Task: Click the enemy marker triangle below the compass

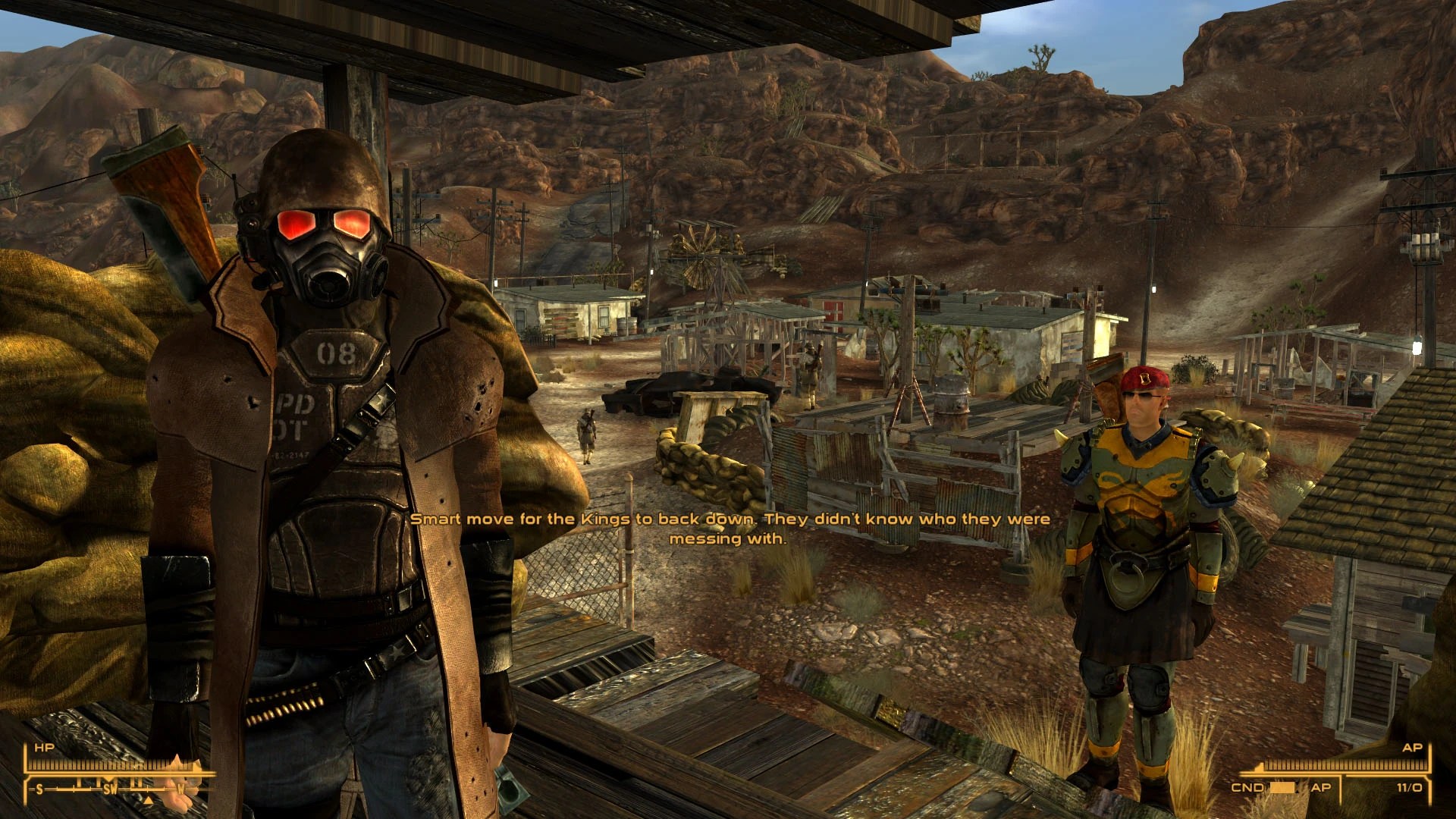Action: pos(148,801)
